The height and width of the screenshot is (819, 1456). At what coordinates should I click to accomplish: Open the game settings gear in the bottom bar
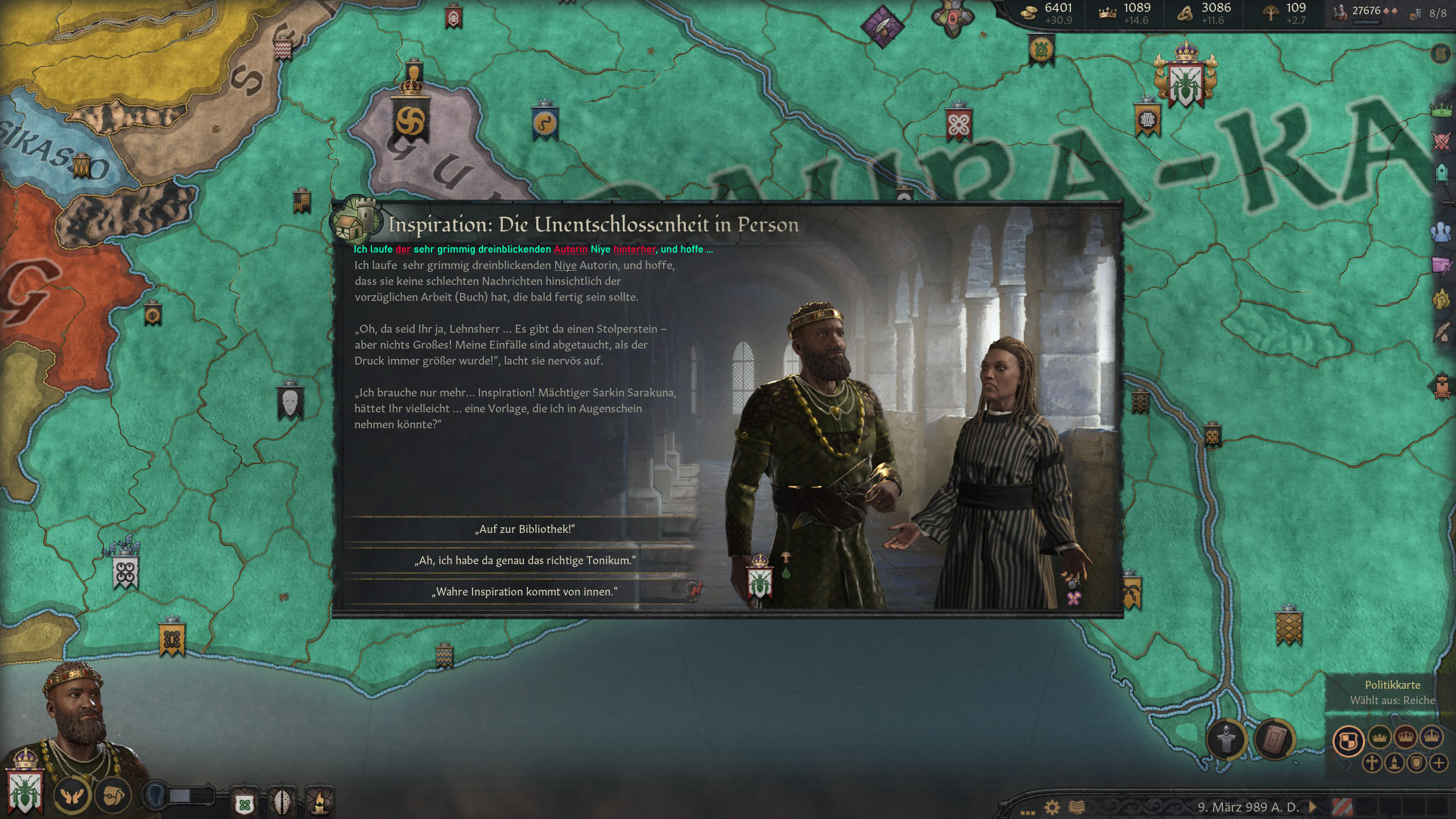point(1052,808)
